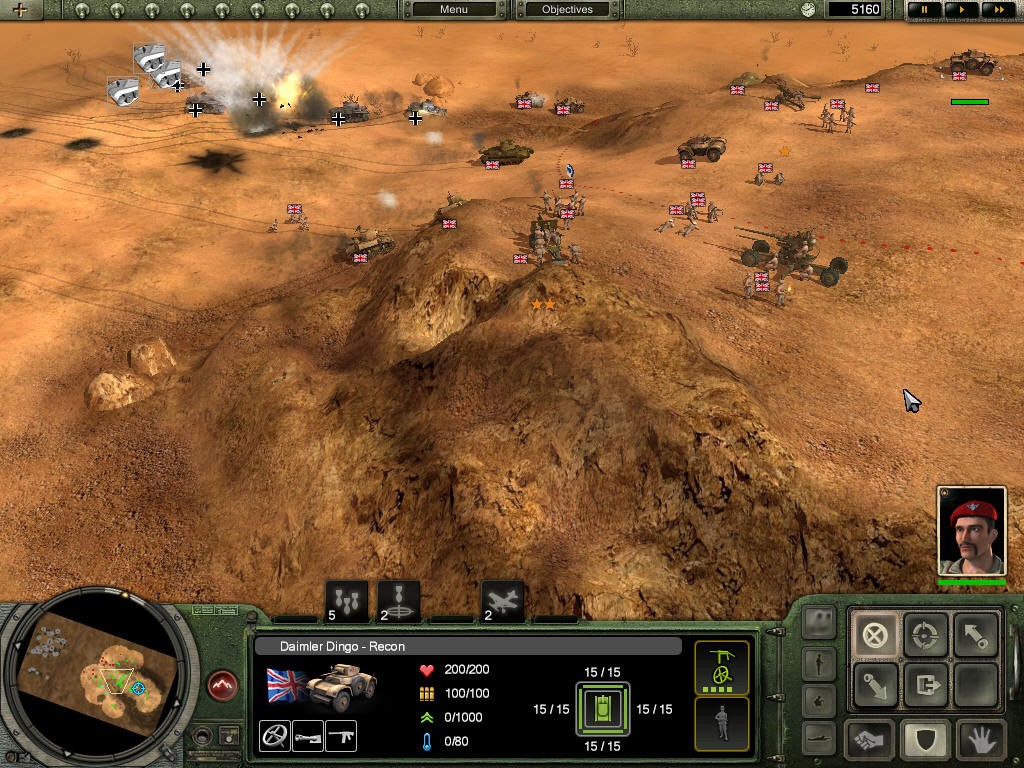
Task: Select the upward arrow move command
Action: [975, 634]
